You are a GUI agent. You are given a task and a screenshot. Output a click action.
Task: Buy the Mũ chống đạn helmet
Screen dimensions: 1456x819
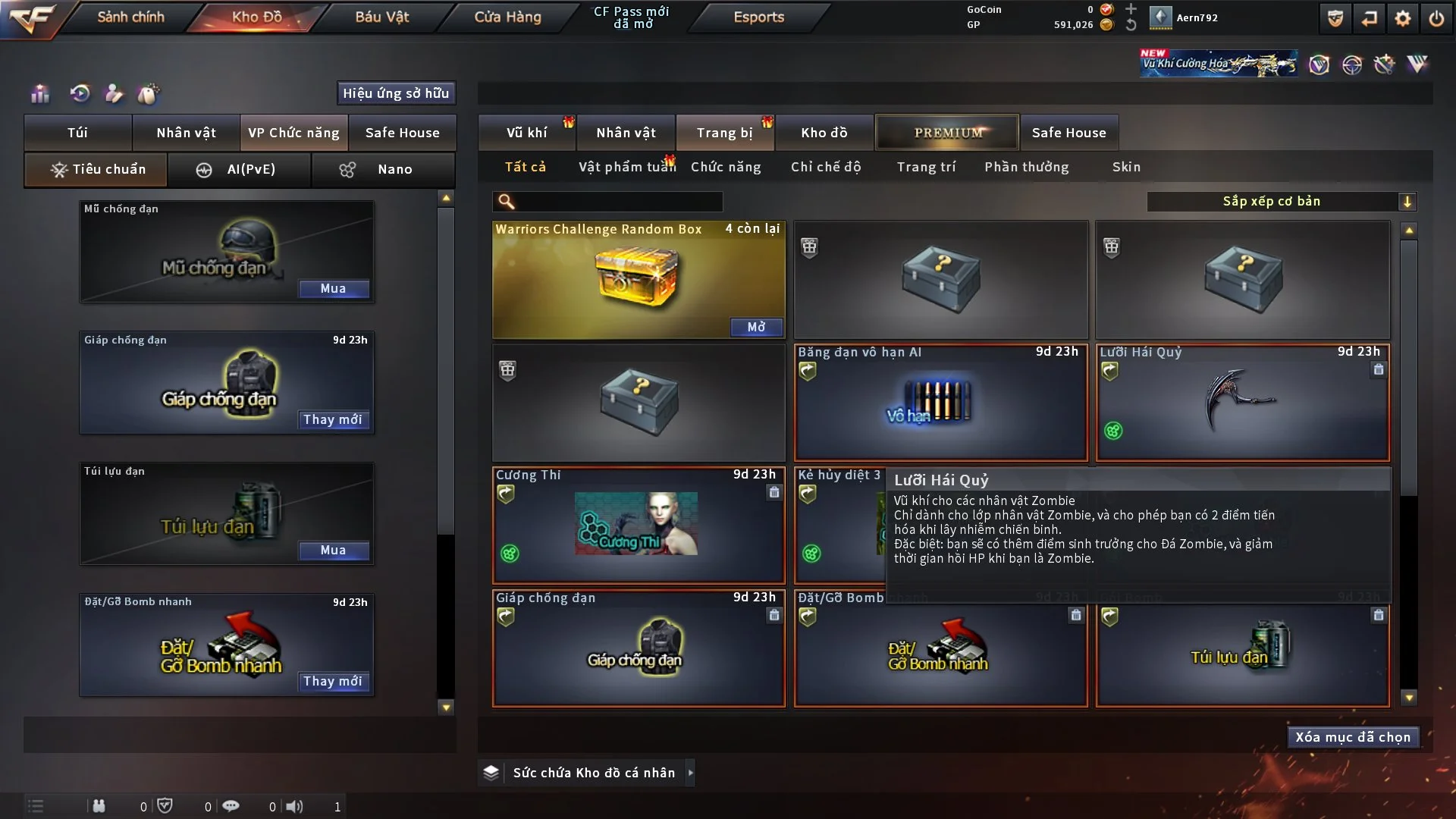pos(333,288)
